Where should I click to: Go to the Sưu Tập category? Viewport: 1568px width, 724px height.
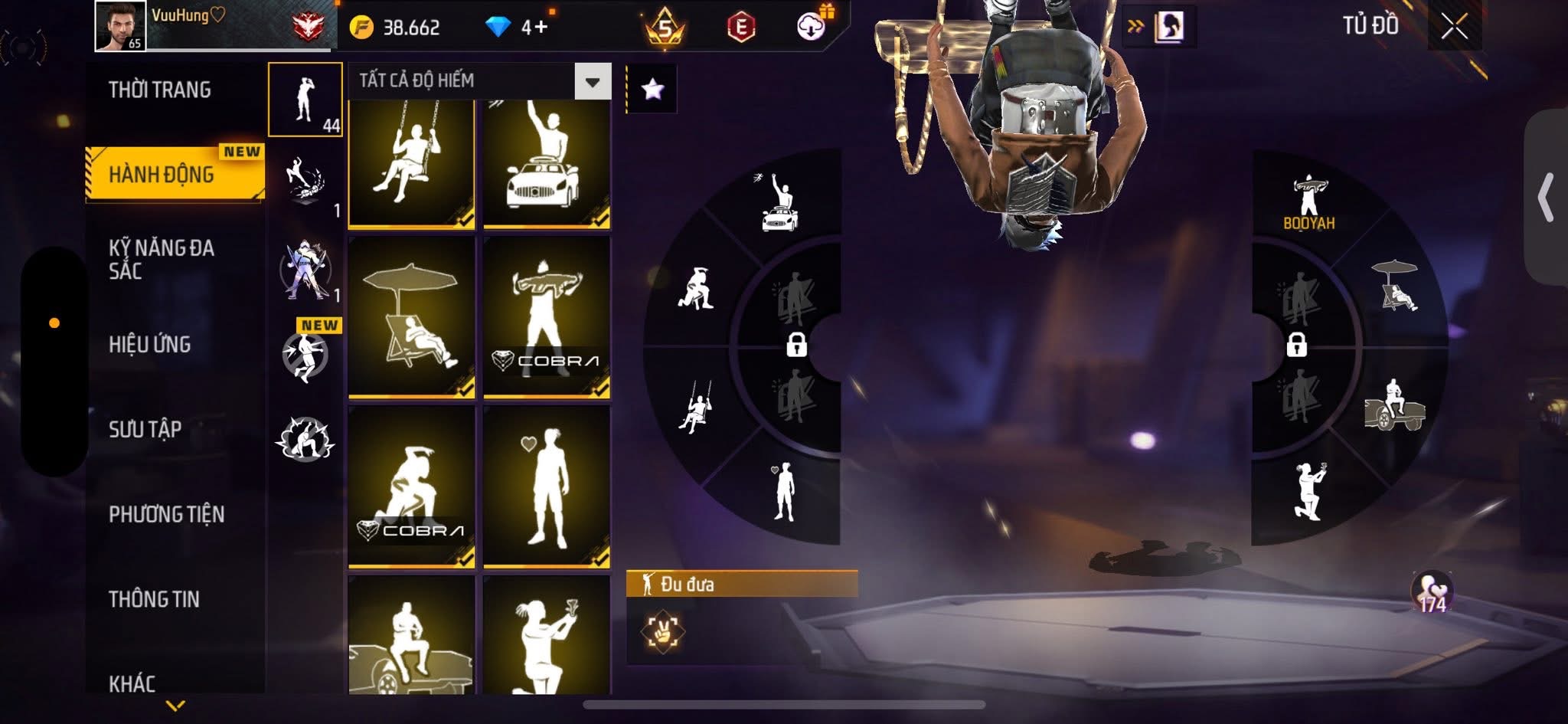(x=145, y=430)
